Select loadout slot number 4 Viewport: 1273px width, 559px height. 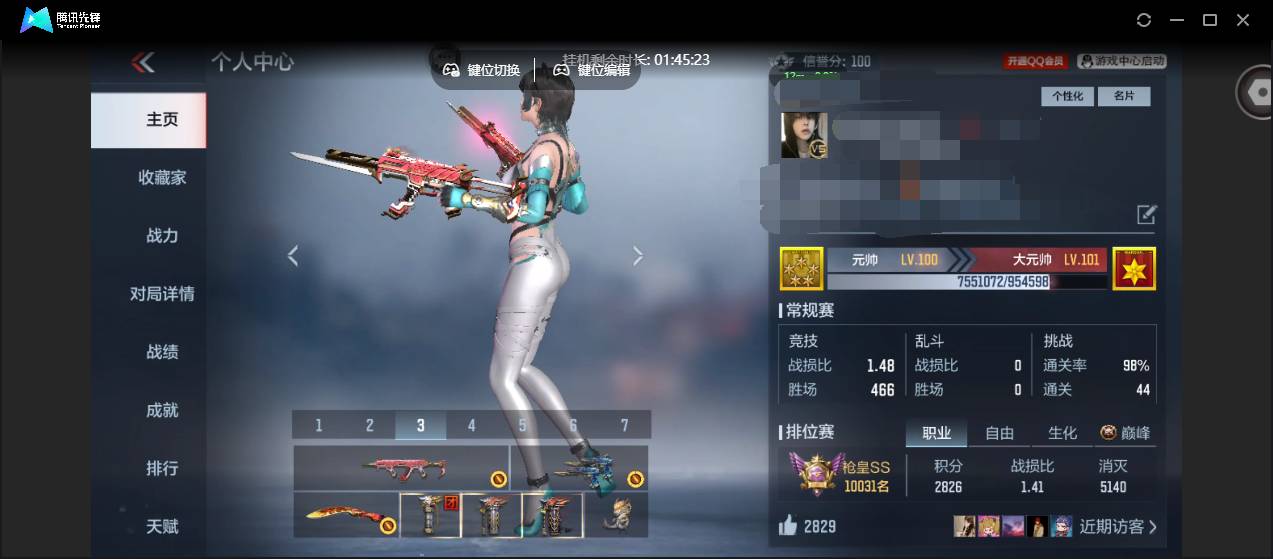click(471, 425)
